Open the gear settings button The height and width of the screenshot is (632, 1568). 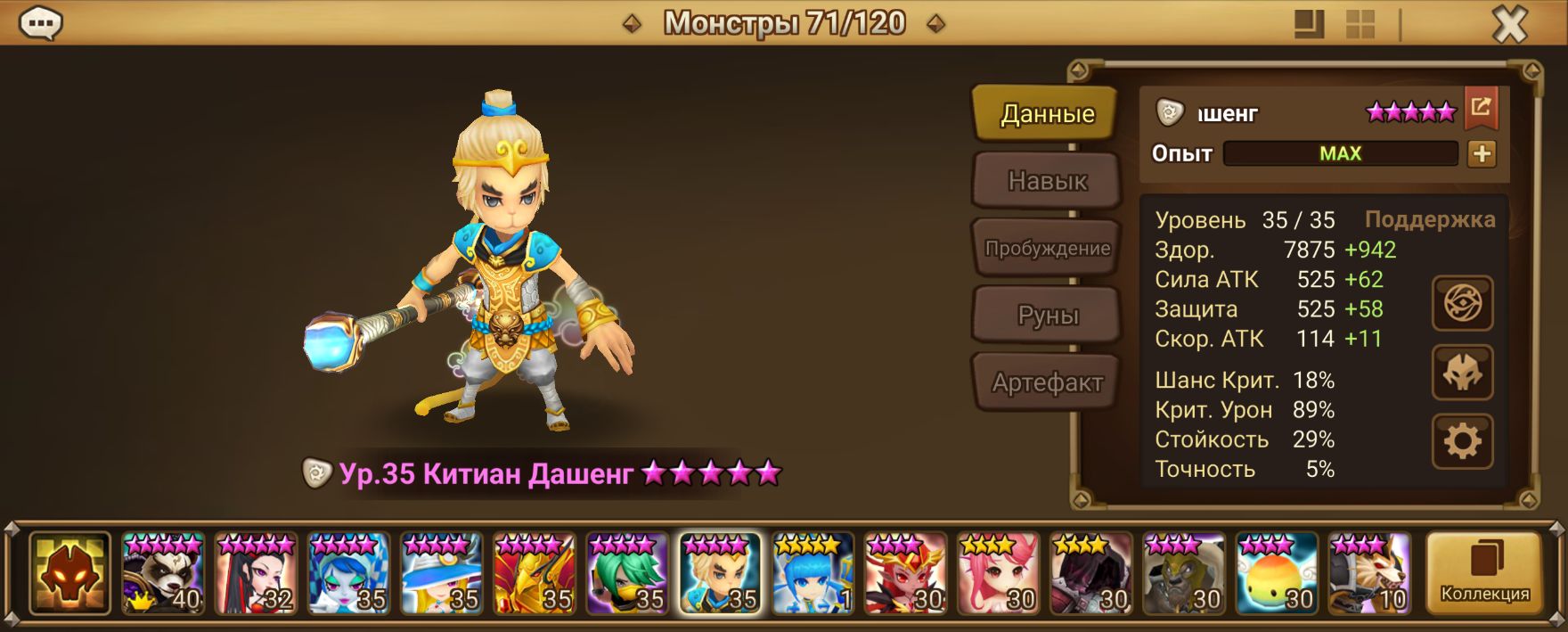[1462, 441]
